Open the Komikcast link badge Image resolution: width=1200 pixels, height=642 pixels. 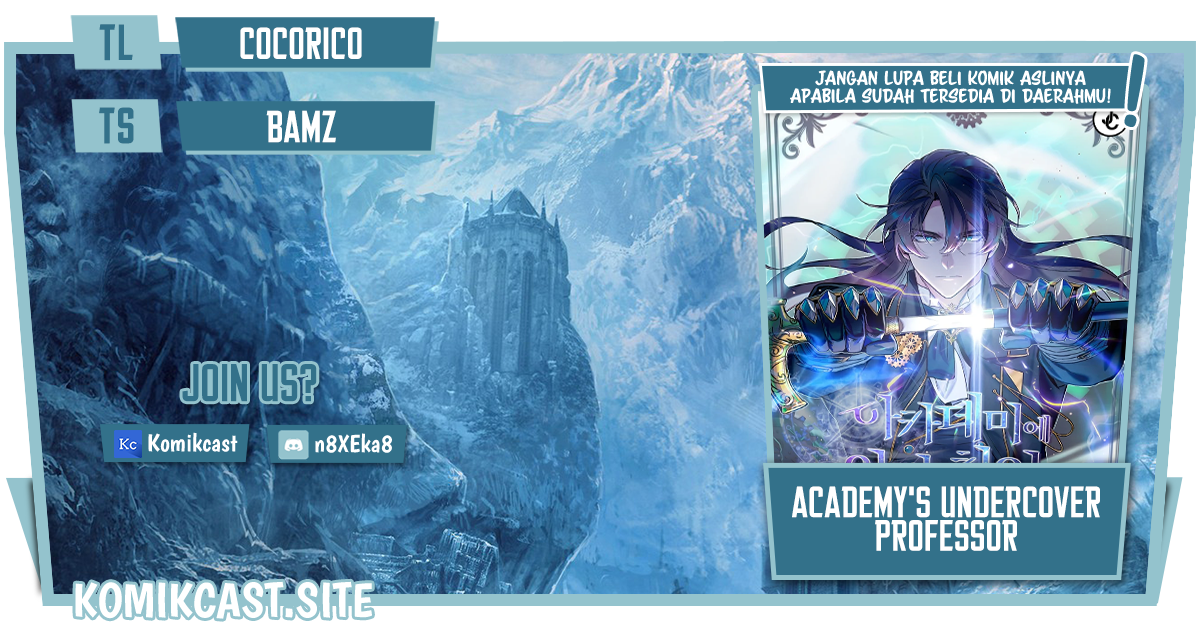pos(176,443)
